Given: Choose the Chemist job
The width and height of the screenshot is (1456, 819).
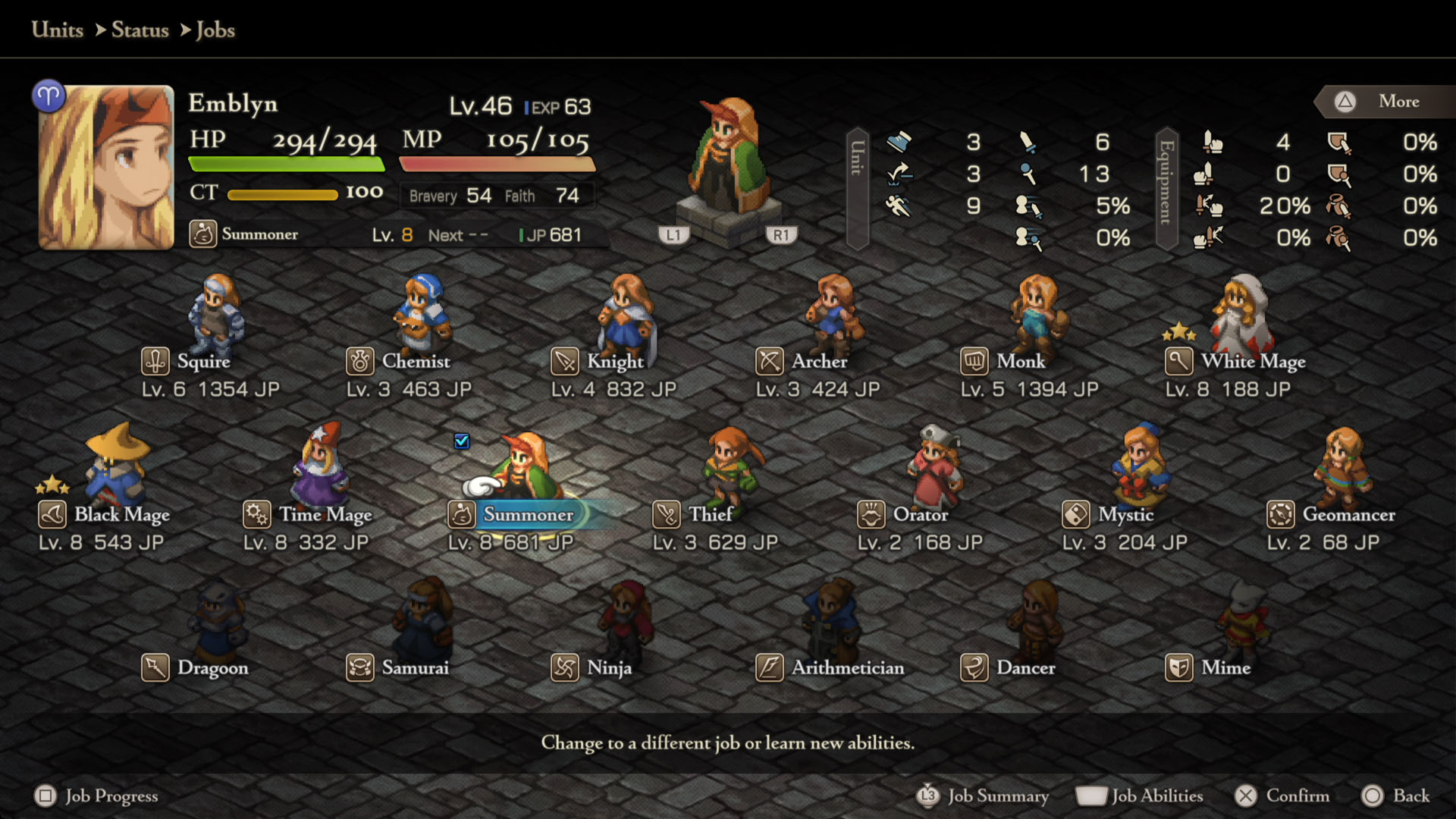Looking at the screenshot, I should coord(415,361).
